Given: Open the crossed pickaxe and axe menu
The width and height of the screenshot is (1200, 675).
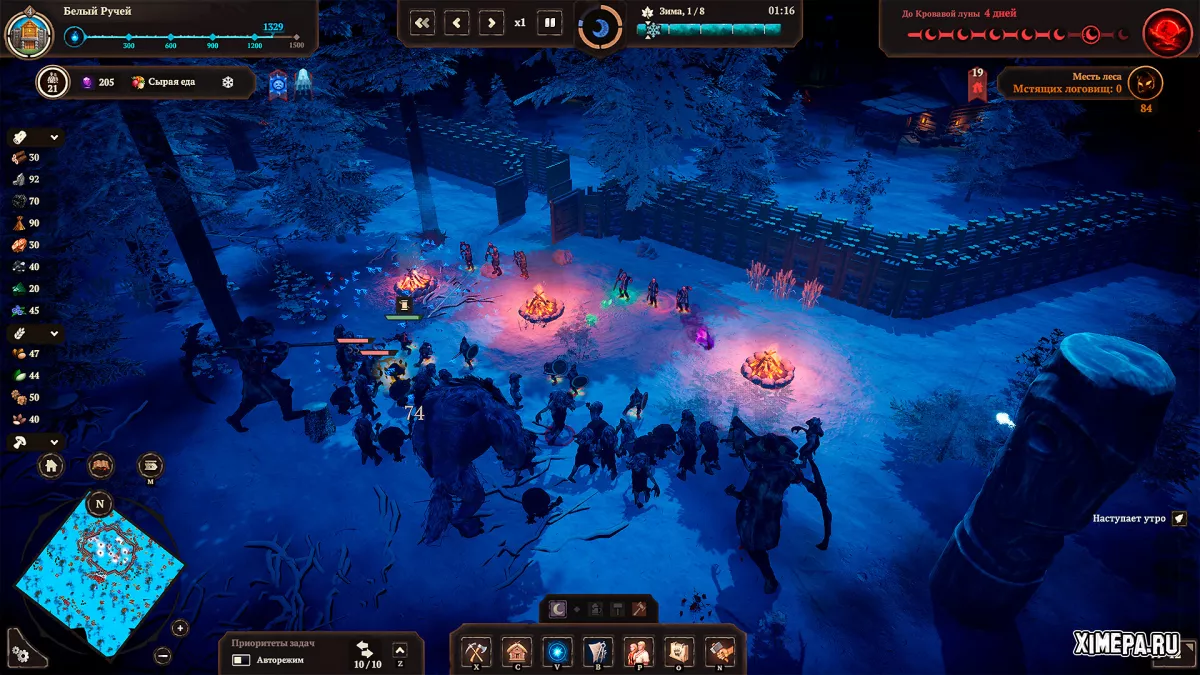Looking at the screenshot, I should (475, 652).
